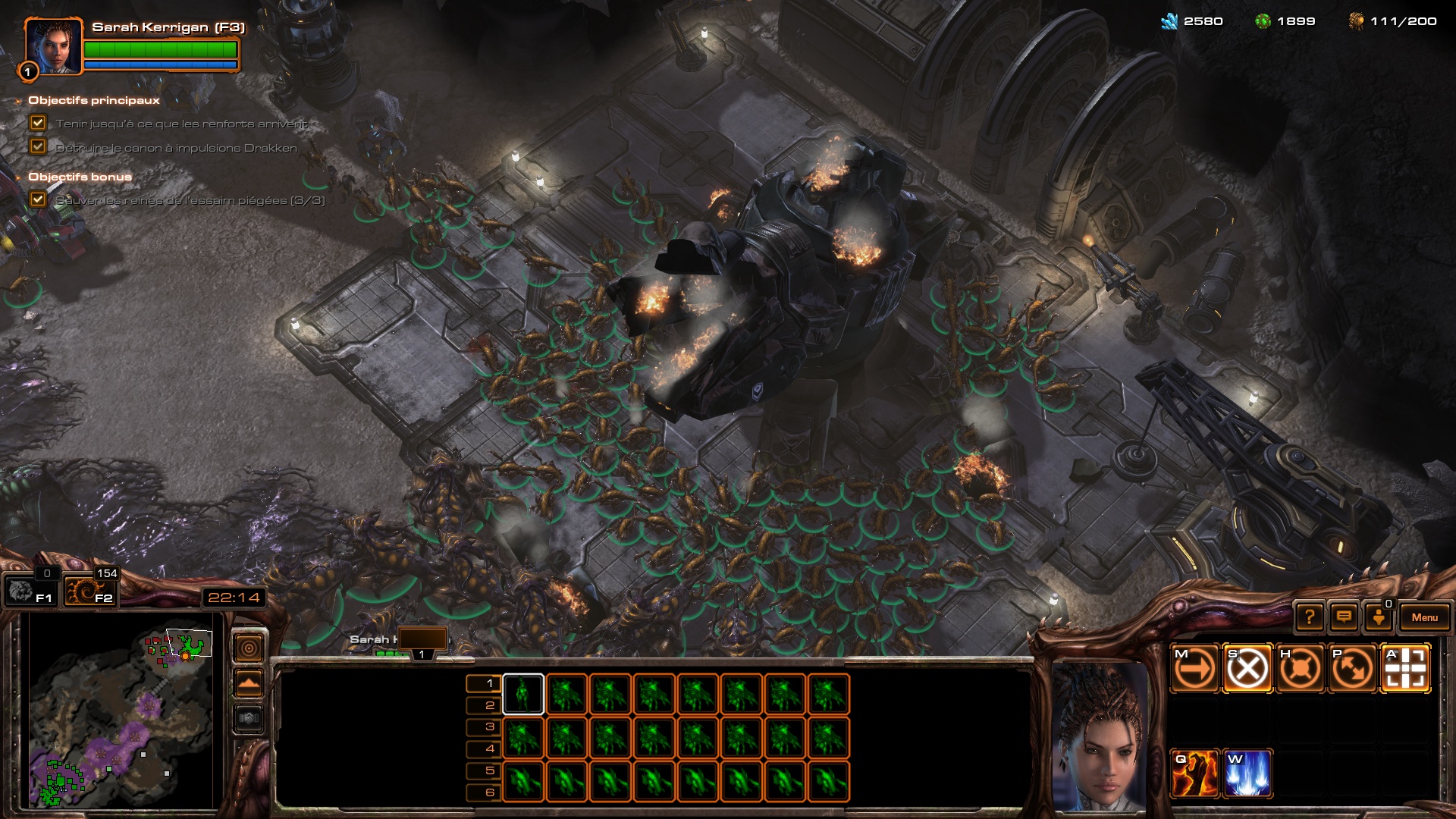The image size is (1456, 819).
Task: Collapse the Objectifs principaux list
Action: pyautogui.click(x=18, y=101)
